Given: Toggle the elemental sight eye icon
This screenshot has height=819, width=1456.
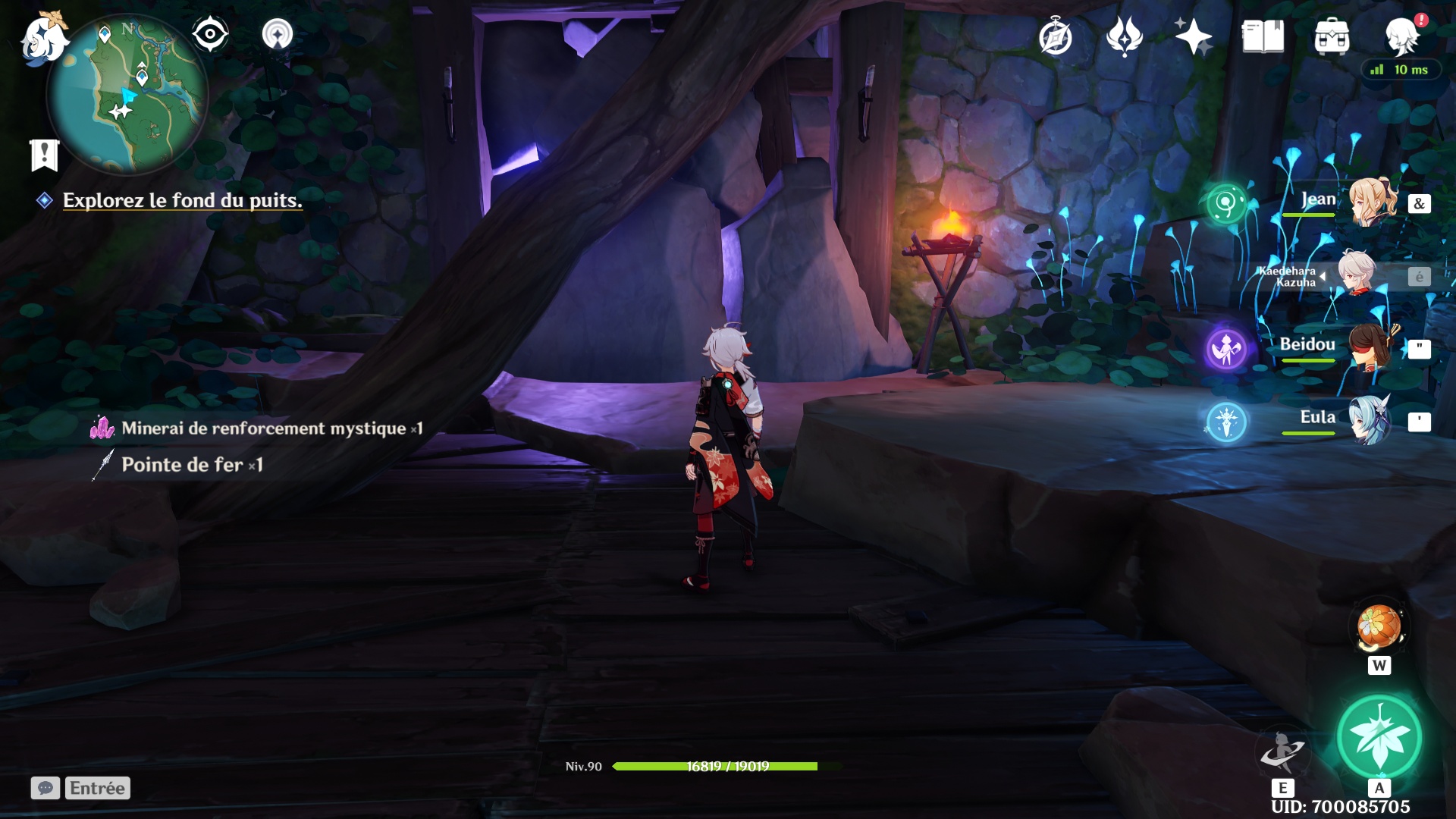Looking at the screenshot, I should [x=210, y=34].
